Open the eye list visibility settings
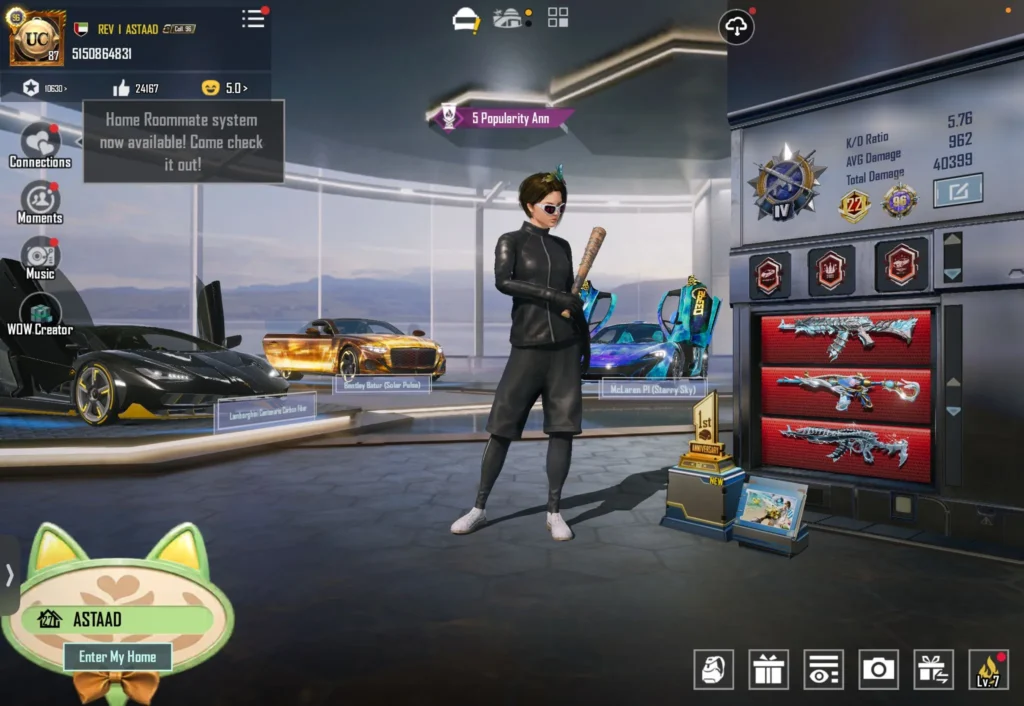This screenshot has width=1024, height=706. point(823,669)
